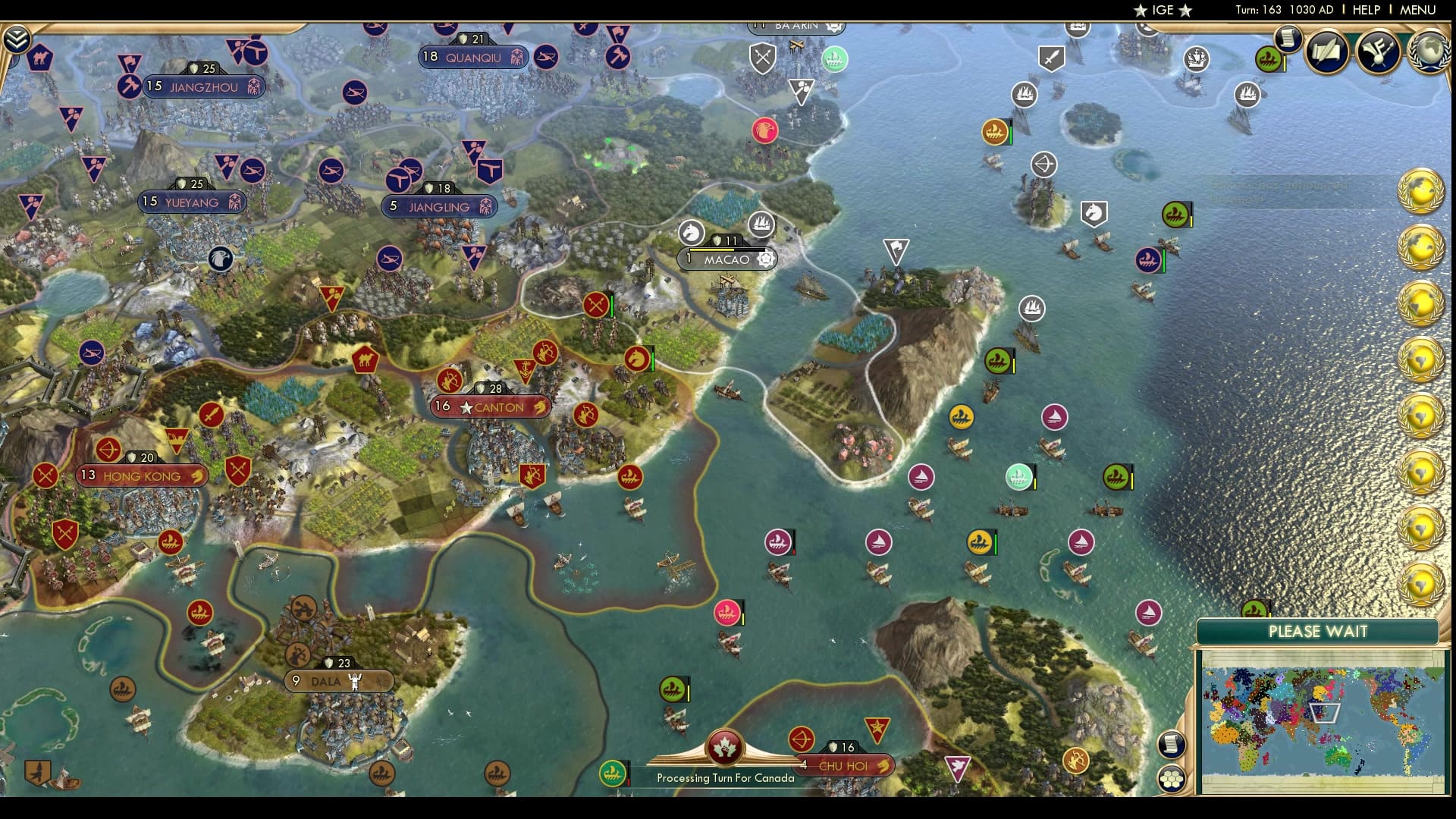Screen dimensions: 1456x819
Task: Click the IGE star in the top bar
Action: click(x=1141, y=11)
